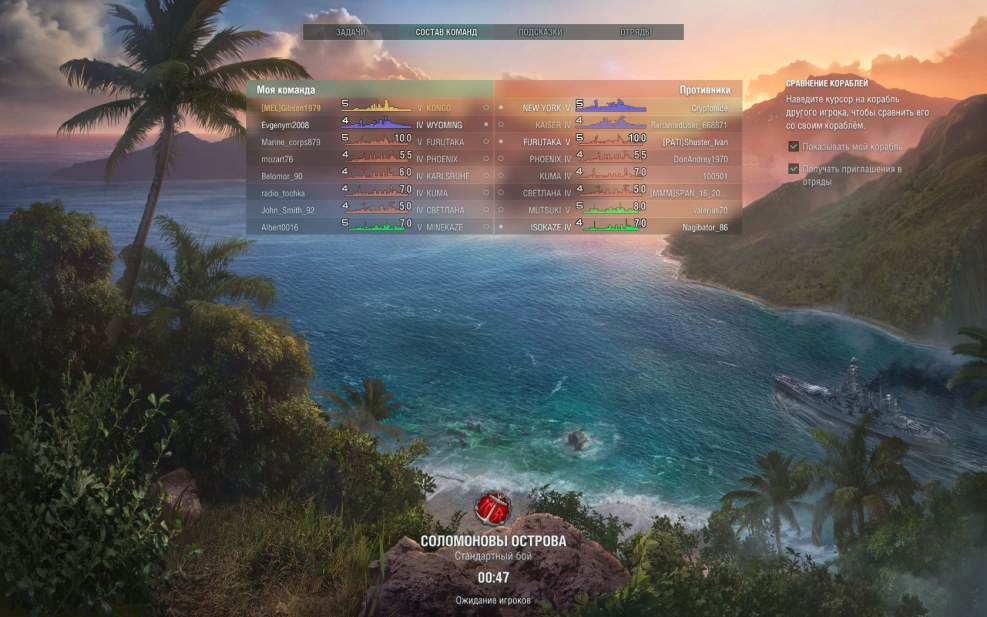Select player Evgenym2008 in my team
Screen dimensions: 987x617
(284, 125)
